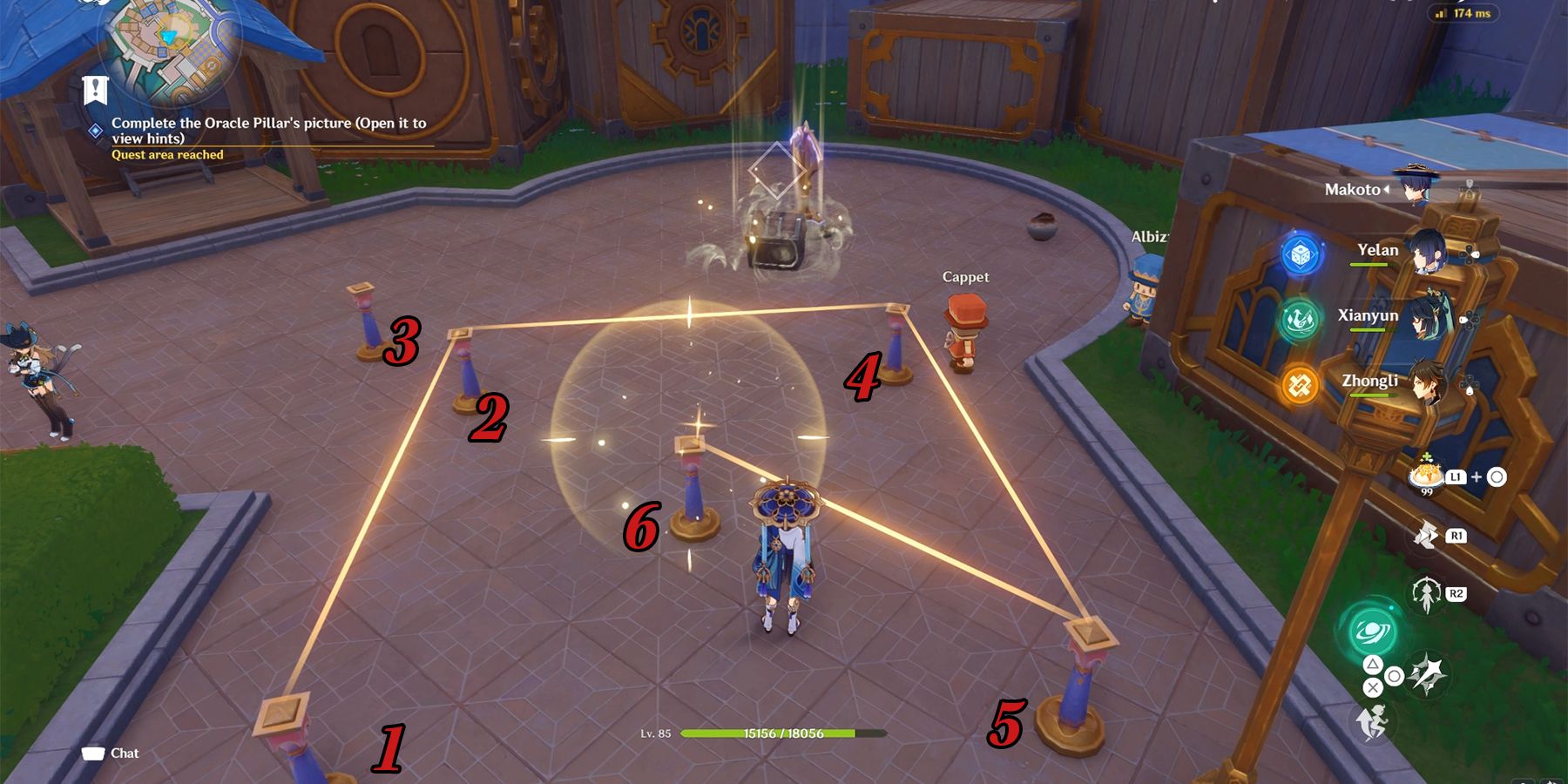Open the Chat window
Viewport: 1568px width, 784px height.
109,753
